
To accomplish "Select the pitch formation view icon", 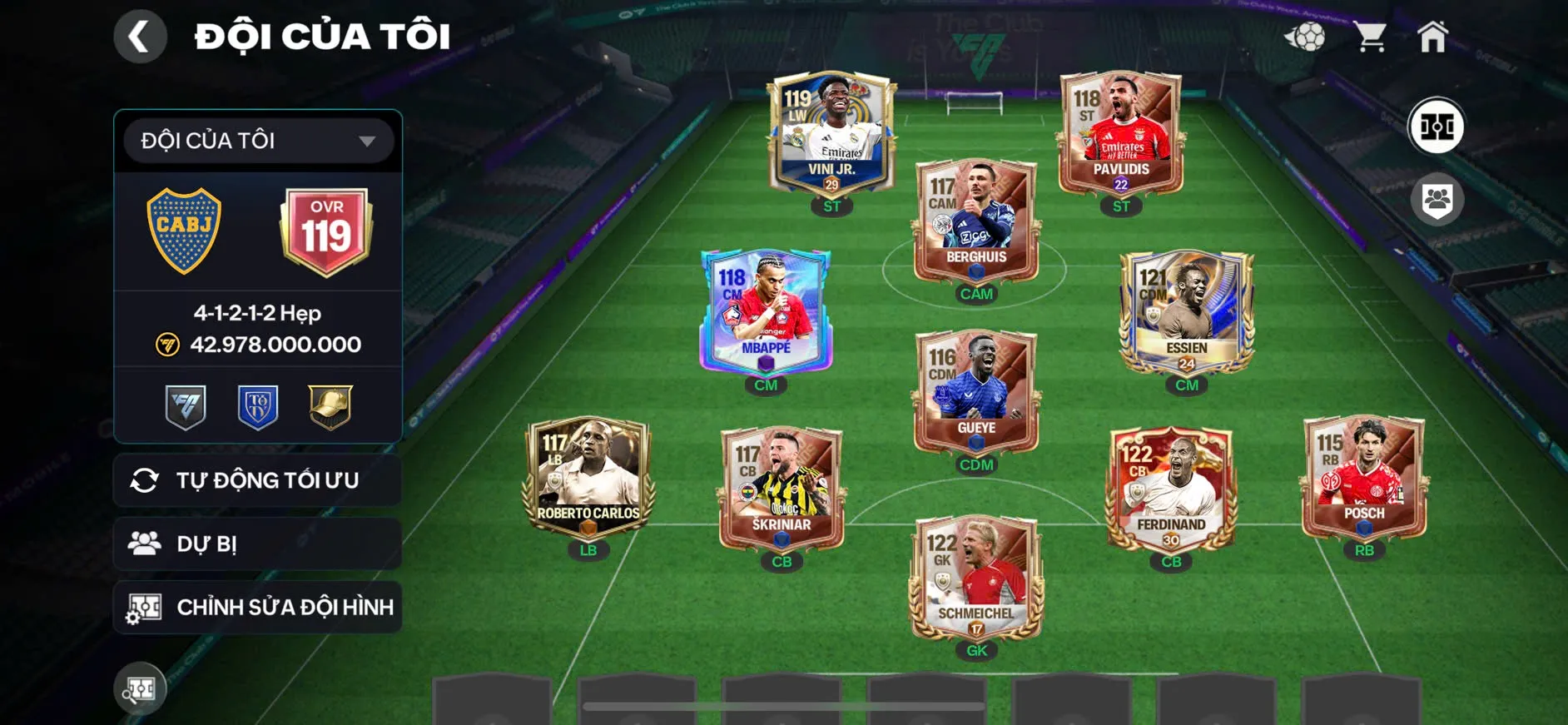I will point(1437,127).
